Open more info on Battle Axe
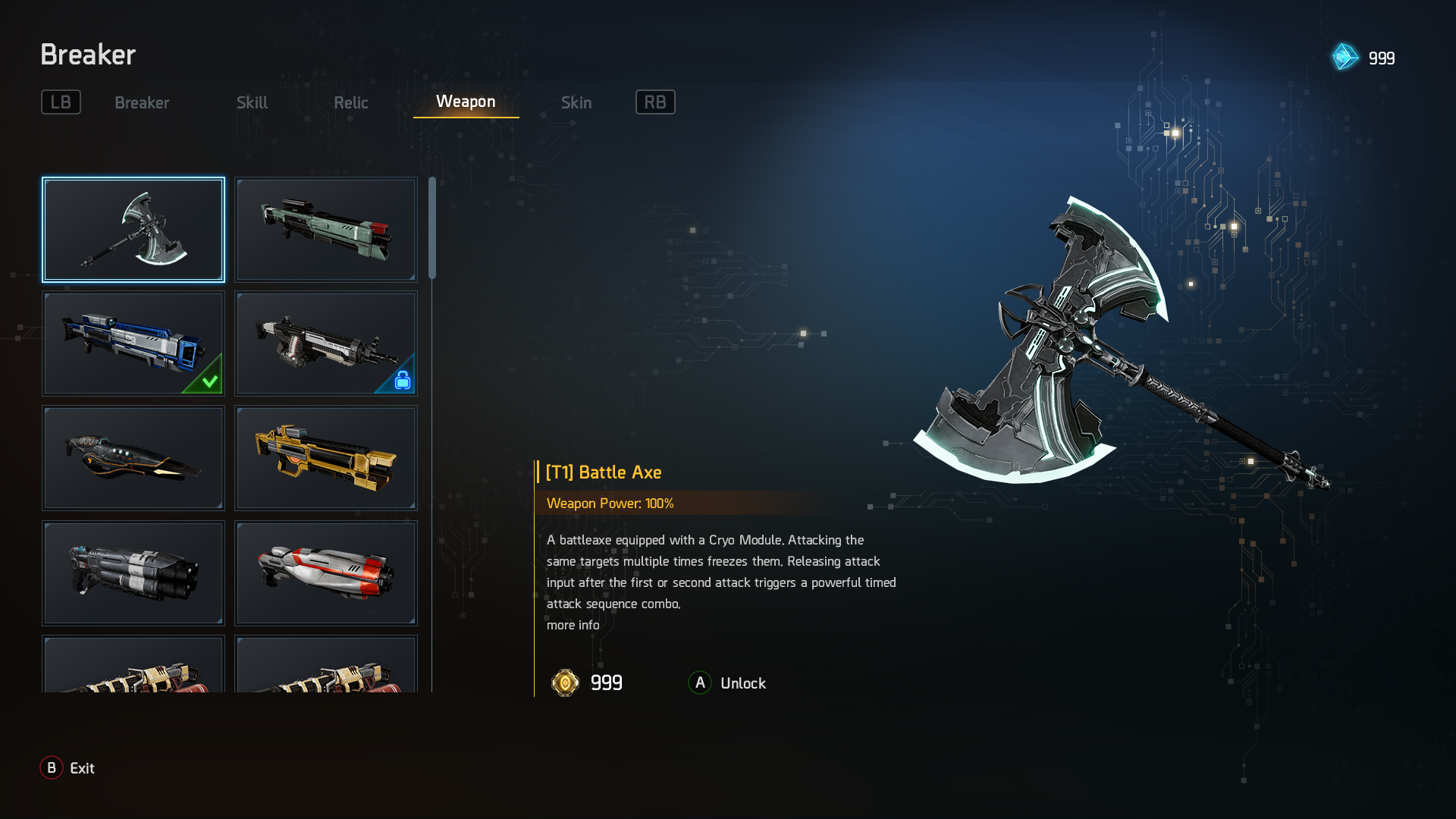1456x819 pixels. [x=573, y=625]
